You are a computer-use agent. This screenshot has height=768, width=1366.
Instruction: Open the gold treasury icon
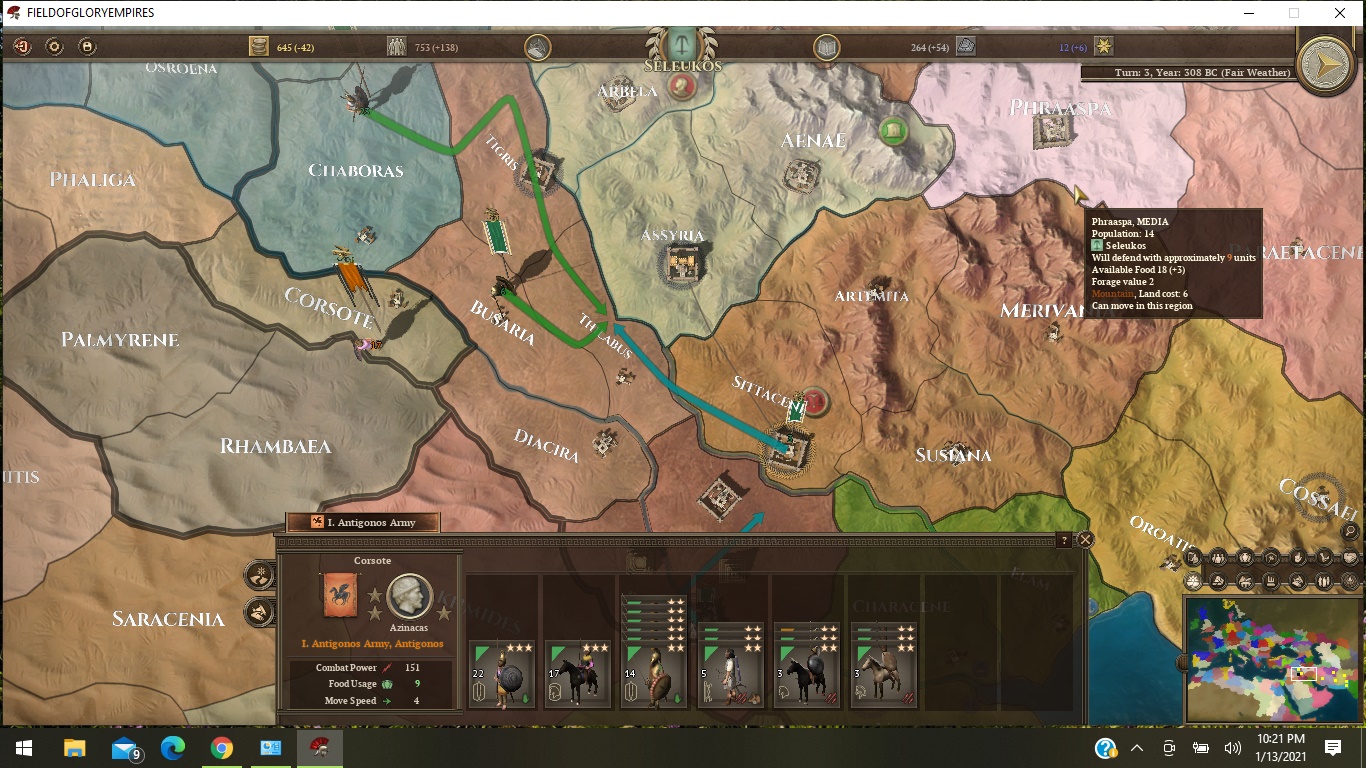[x=259, y=46]
